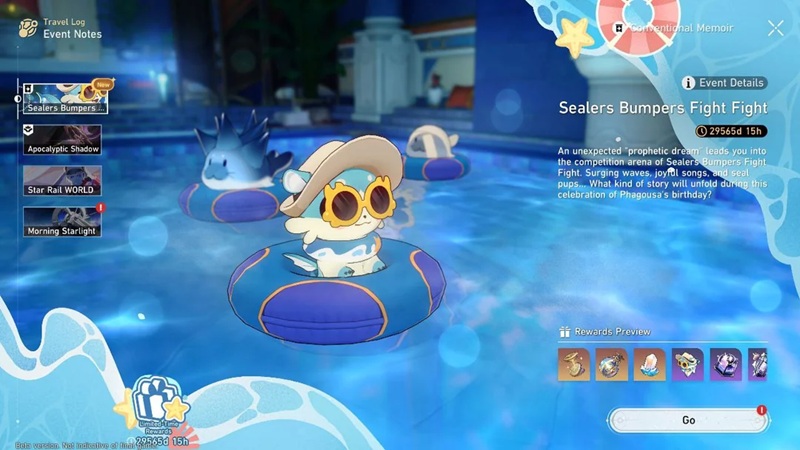
Task: Open the Event Details info
Action: (724, 83)
